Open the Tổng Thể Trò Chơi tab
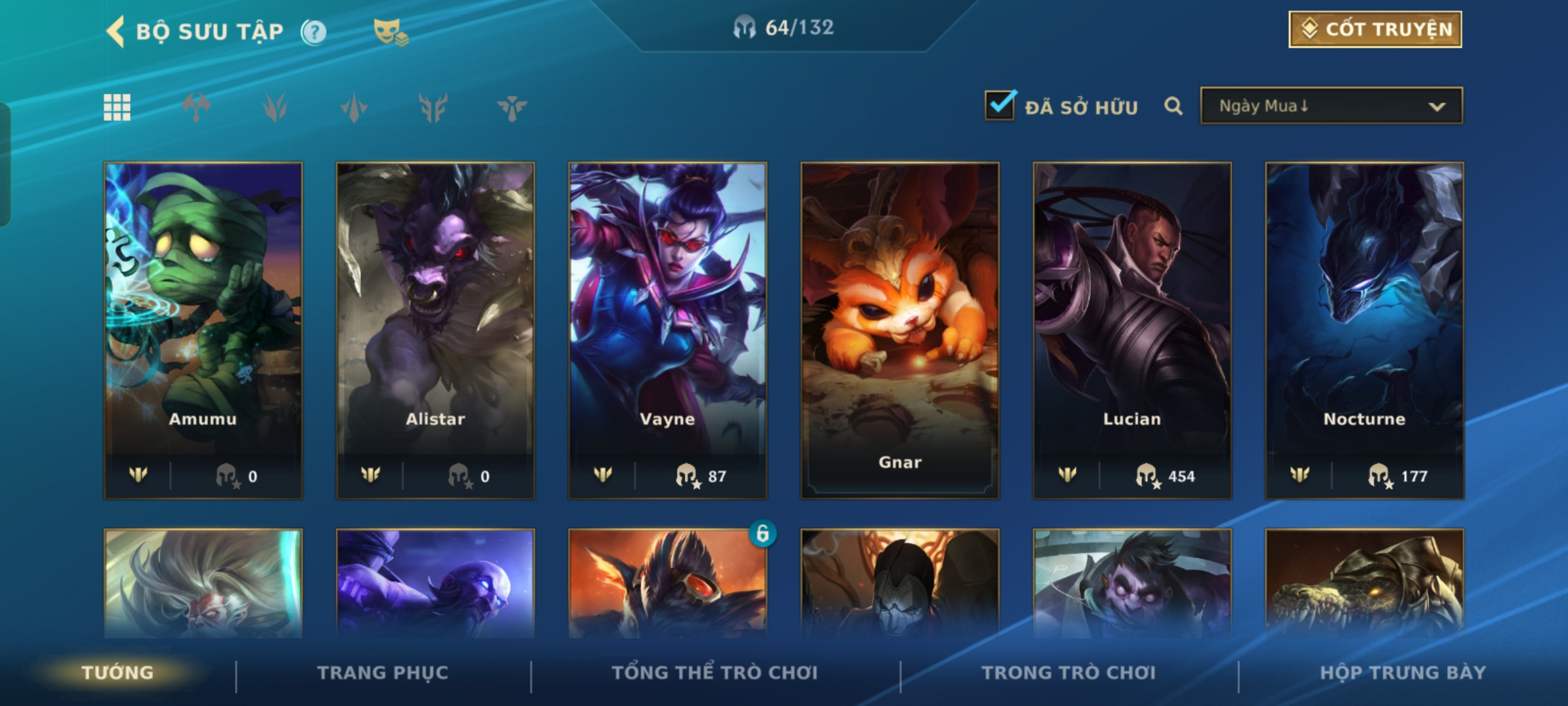Image resolution: width=1568 pixels, height=706 pixels. [715, 673]
